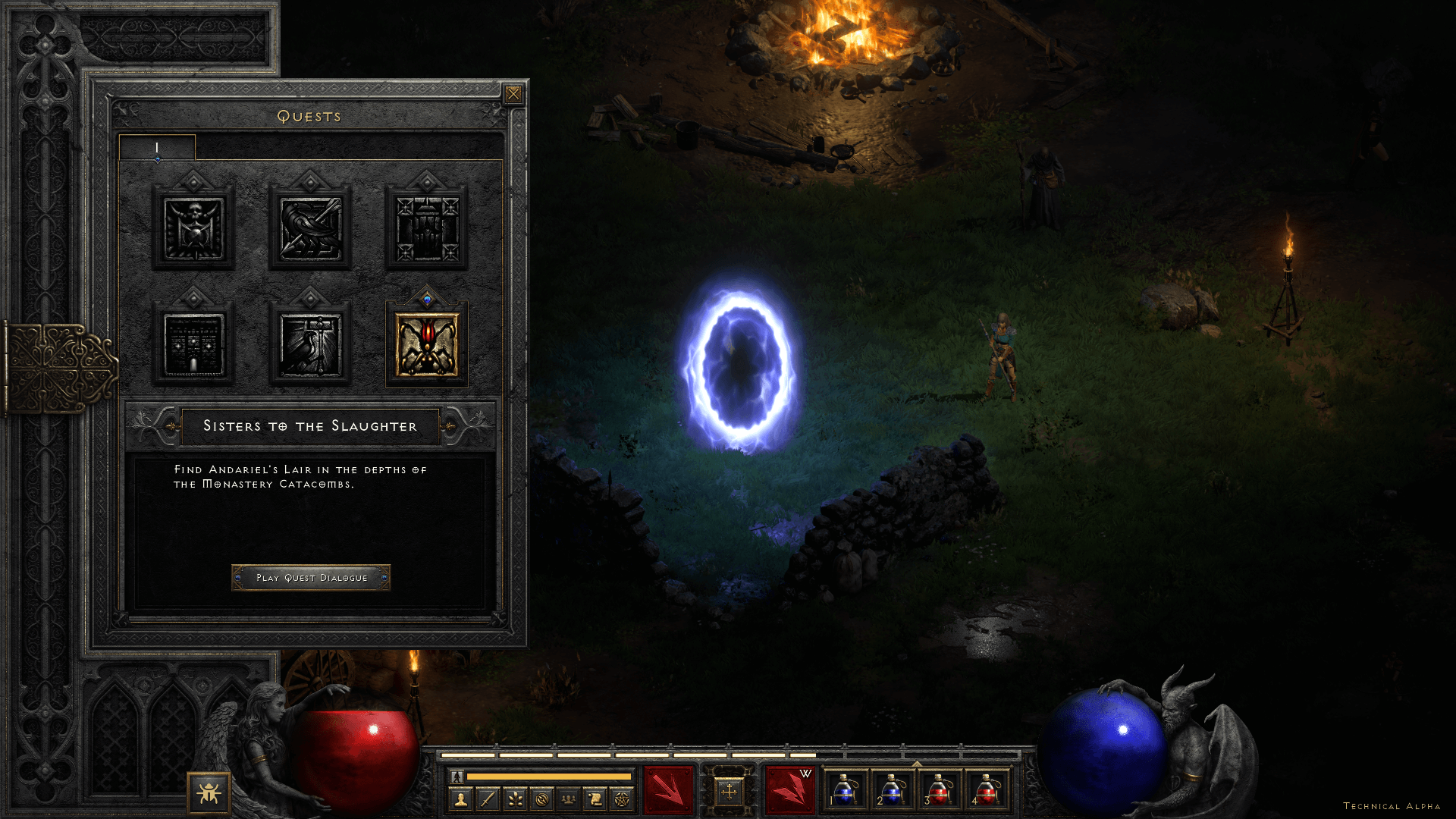The height and width of the screenshot is (819, 1456).
Task: Click Play Quest Dialogue button
Action: [311, 578]
